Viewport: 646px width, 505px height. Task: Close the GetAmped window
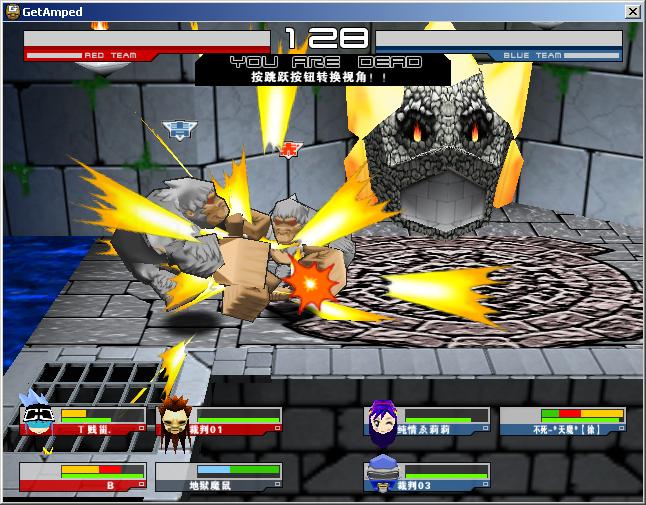pyautogui.click(x=632, y=10)
